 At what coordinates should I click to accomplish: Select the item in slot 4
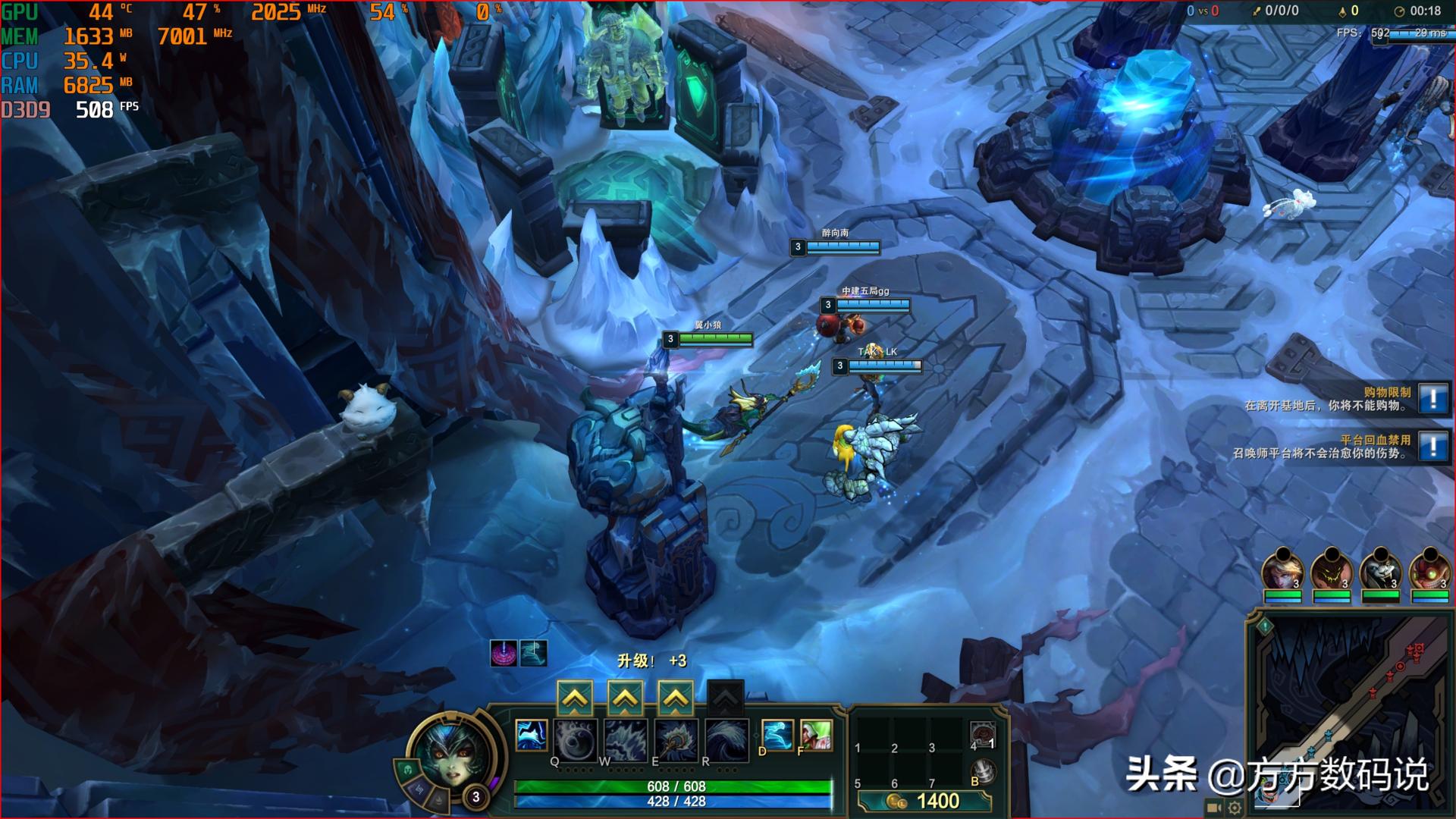[x=983, y=735]
